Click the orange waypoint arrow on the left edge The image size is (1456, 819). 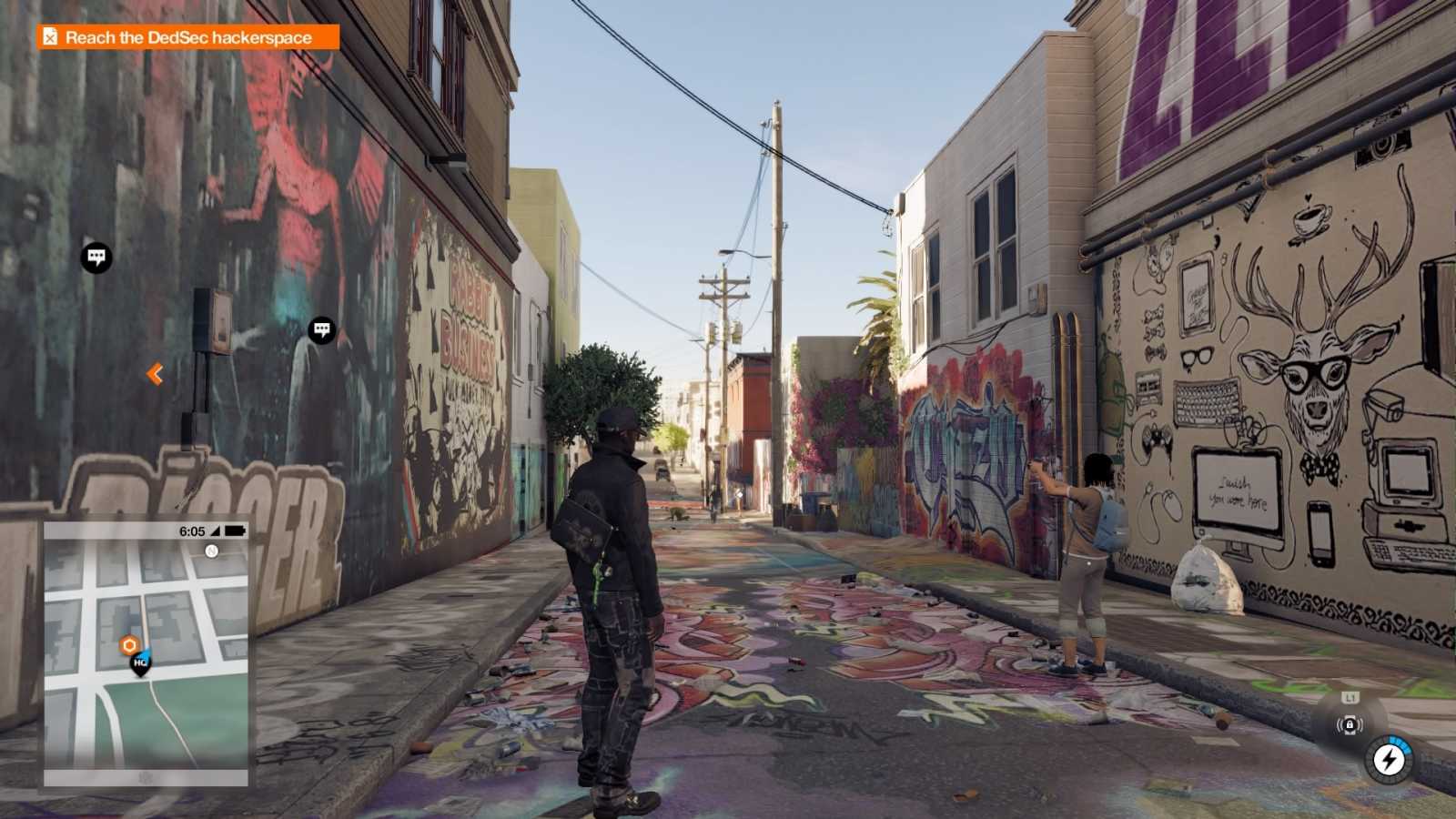click(x=155, y=372)
